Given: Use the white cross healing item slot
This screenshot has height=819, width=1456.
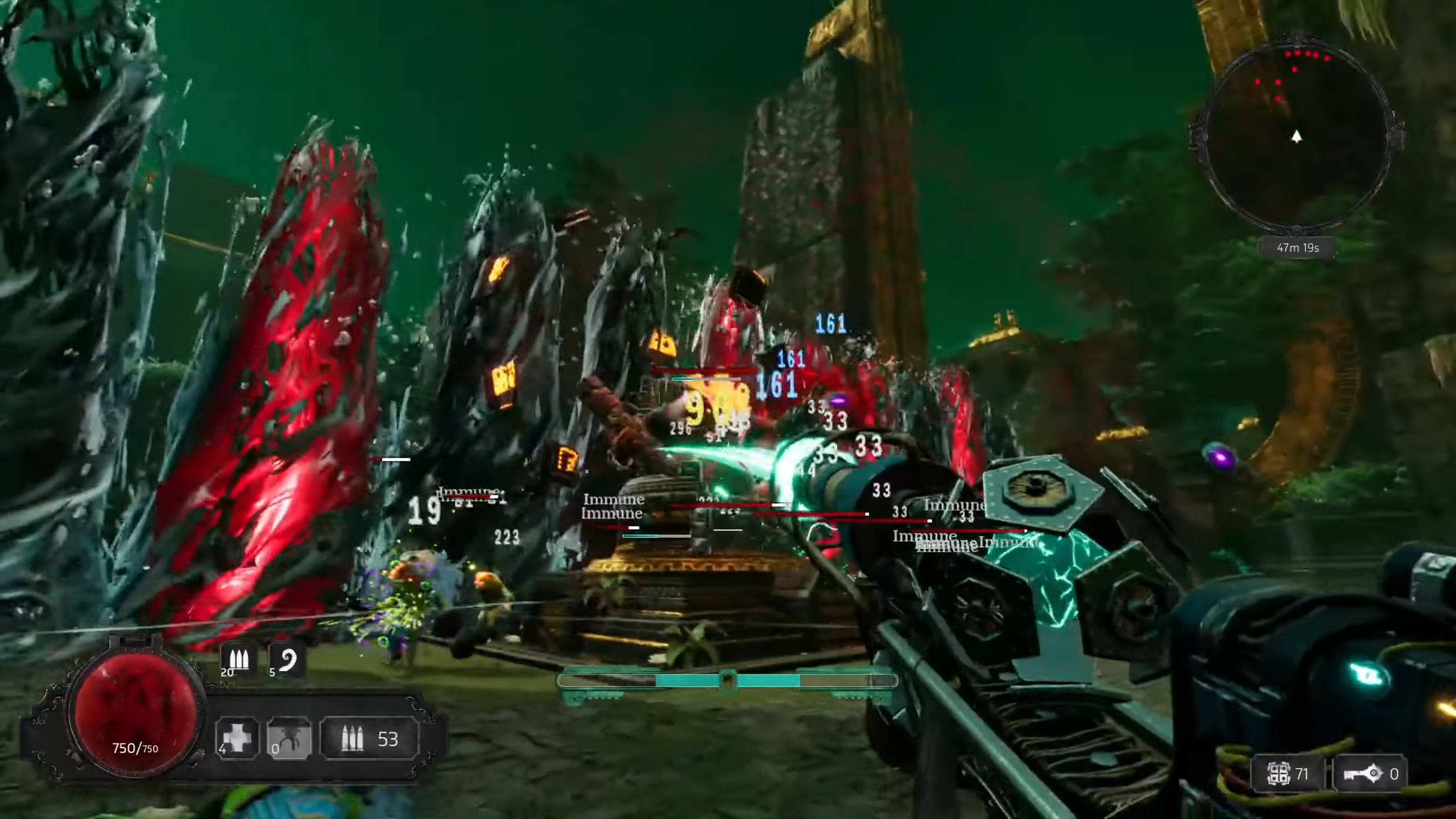Looking at the screenshot, I should point(237,738).
